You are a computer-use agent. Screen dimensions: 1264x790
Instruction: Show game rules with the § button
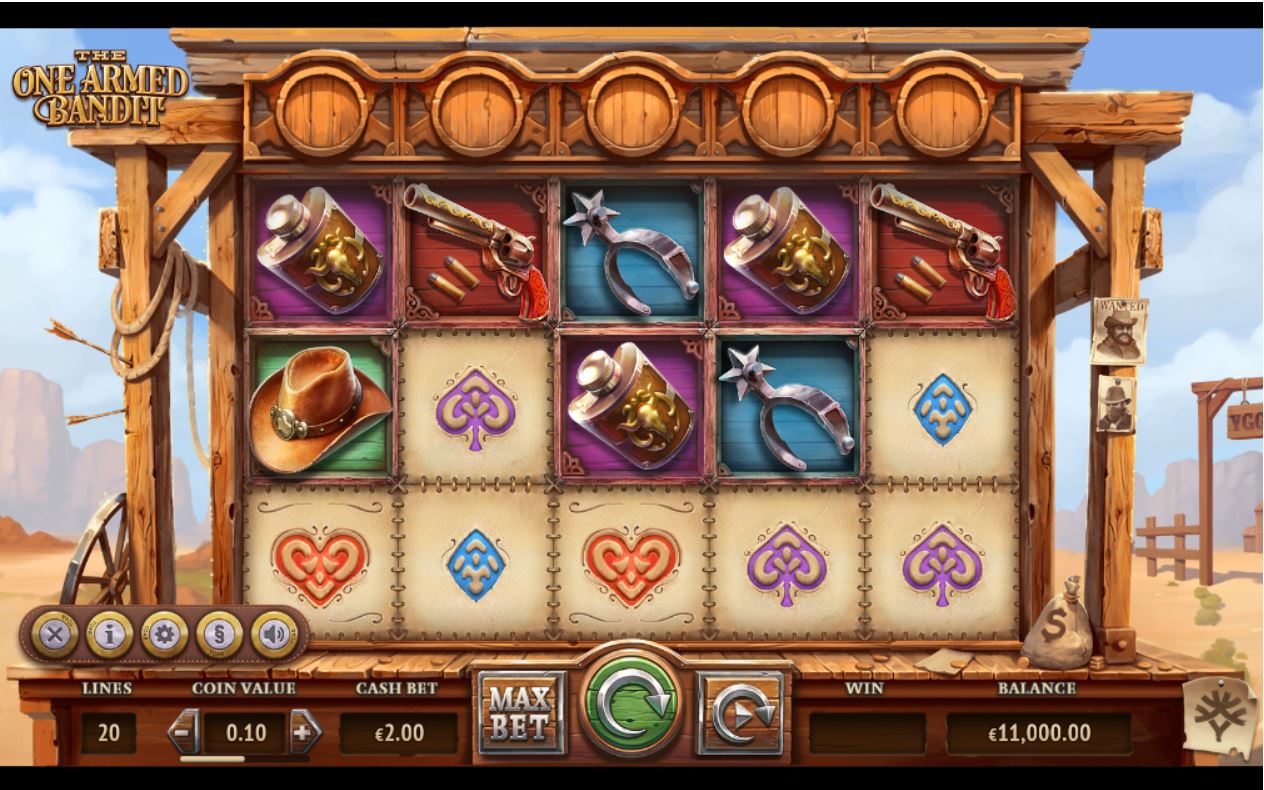coord(219,634)
